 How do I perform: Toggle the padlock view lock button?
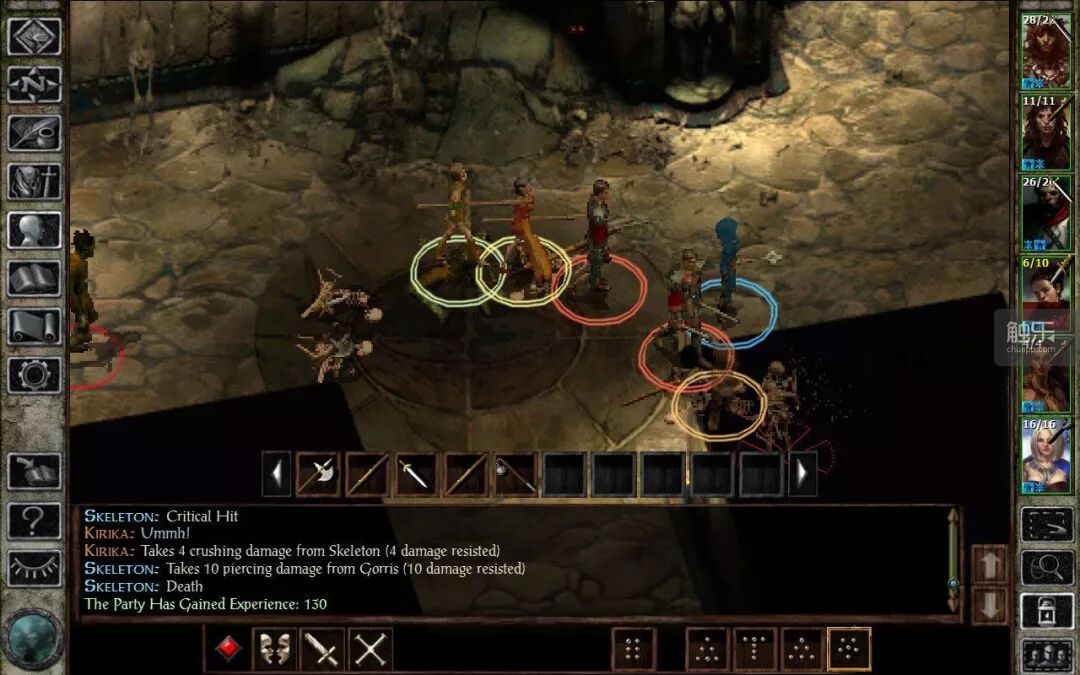tap(1046, 612)
